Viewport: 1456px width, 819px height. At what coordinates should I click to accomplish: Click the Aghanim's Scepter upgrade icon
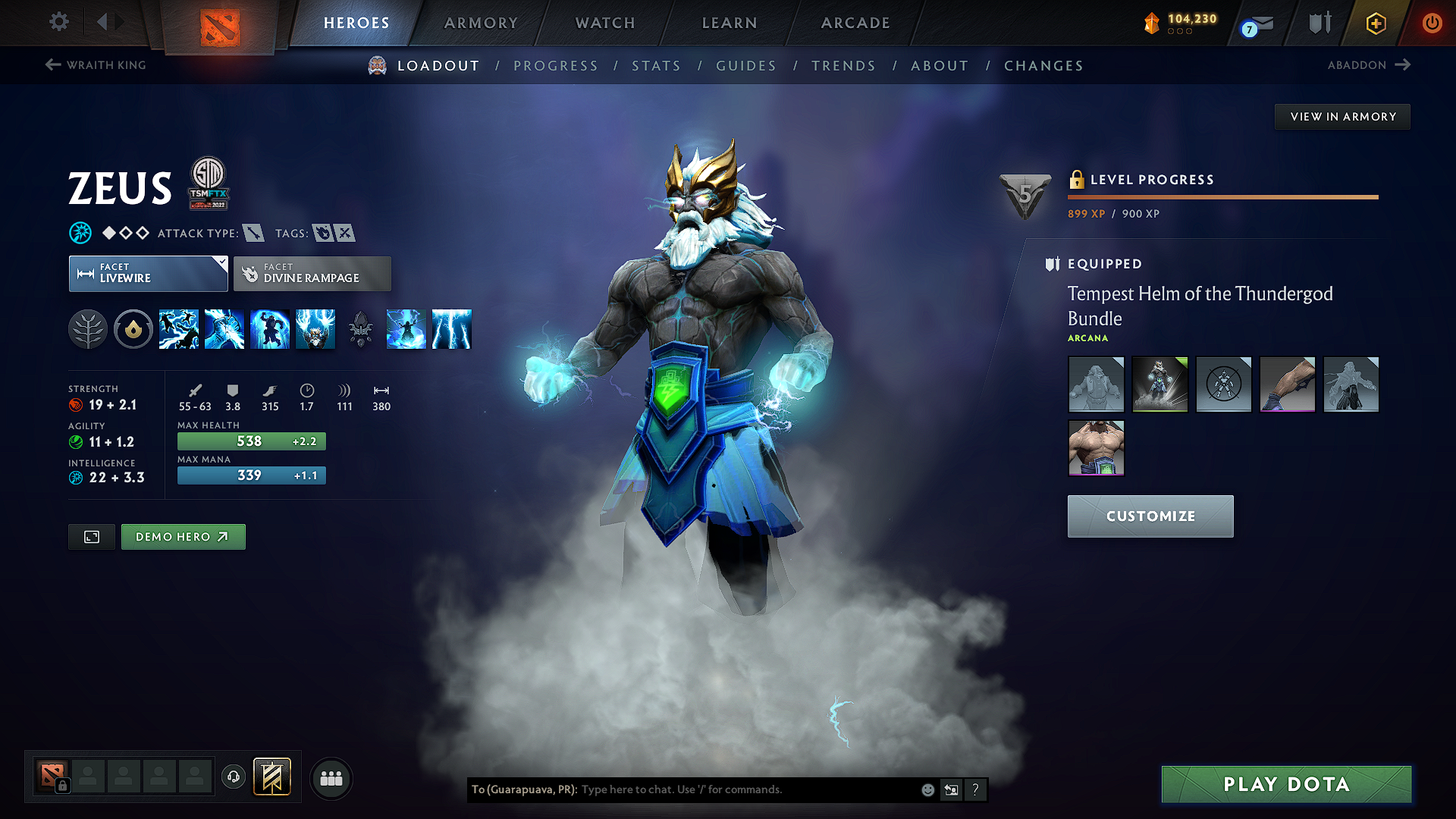point(361,328)
